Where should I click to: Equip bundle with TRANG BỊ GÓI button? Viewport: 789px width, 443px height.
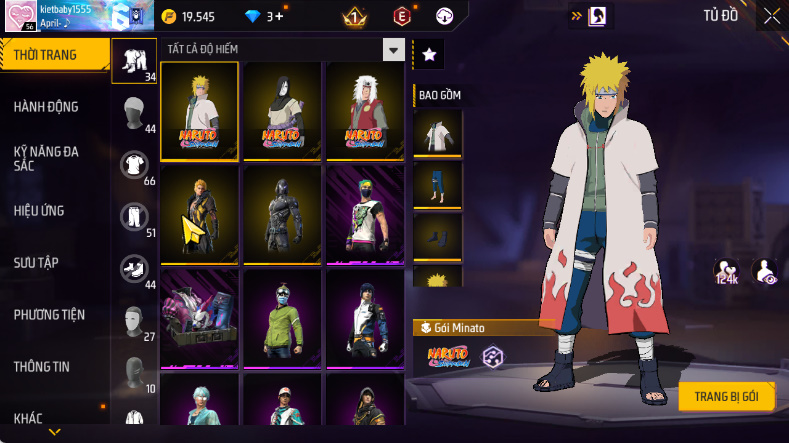tap(726, 396)
